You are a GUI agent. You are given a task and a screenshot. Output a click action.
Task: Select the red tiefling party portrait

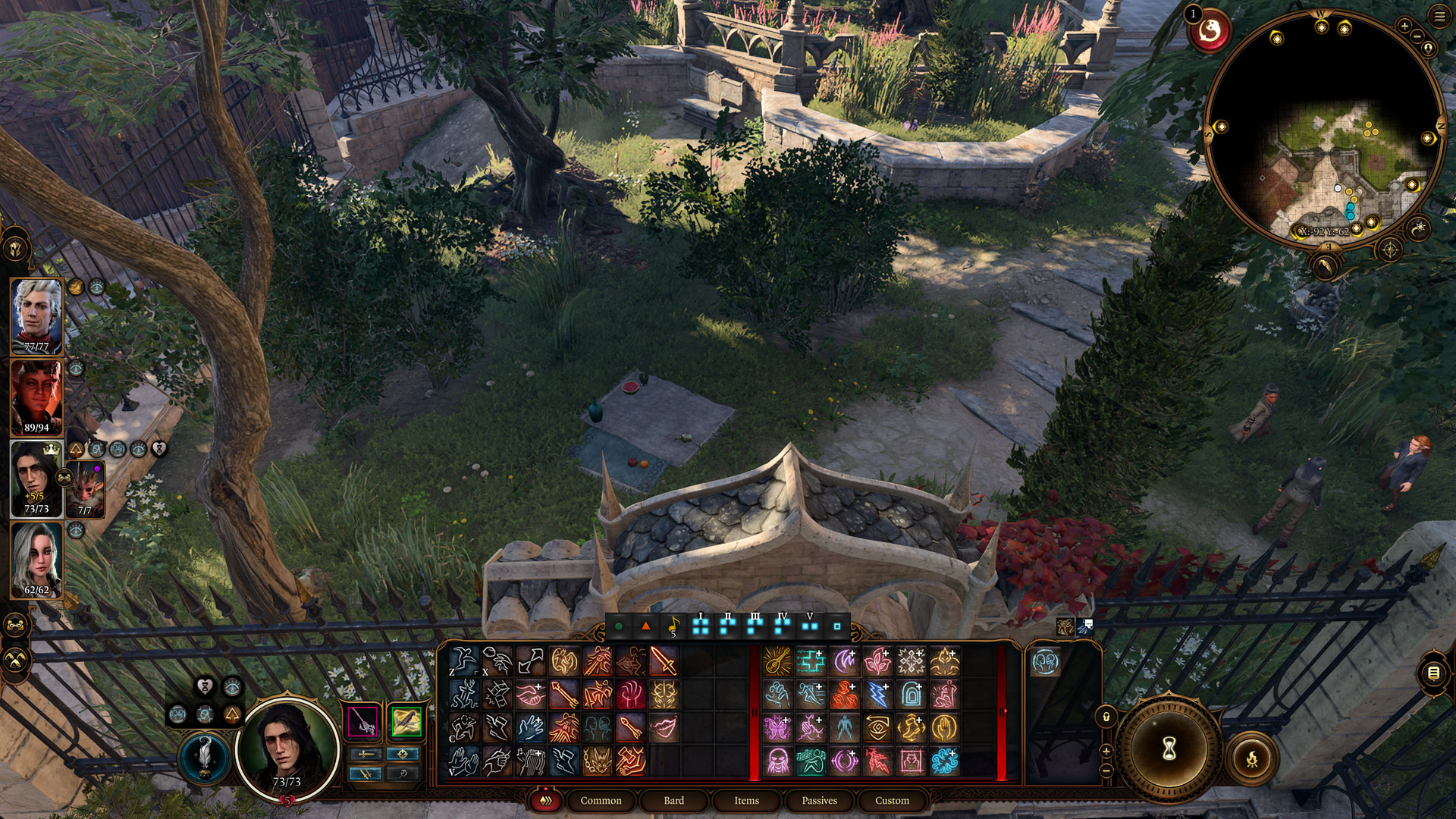tap(36, 397)
